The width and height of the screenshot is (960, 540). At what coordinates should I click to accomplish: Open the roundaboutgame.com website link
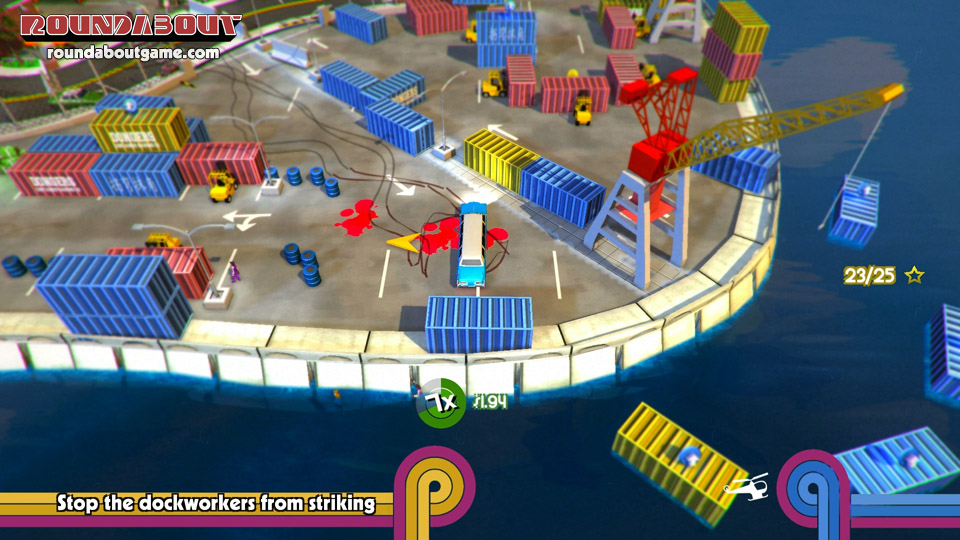[x=132, y=52]
